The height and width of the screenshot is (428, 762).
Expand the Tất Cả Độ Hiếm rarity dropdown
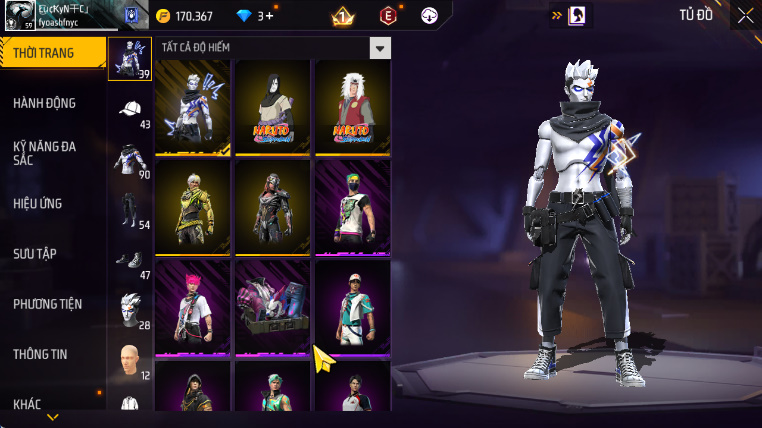click(379, 48)
